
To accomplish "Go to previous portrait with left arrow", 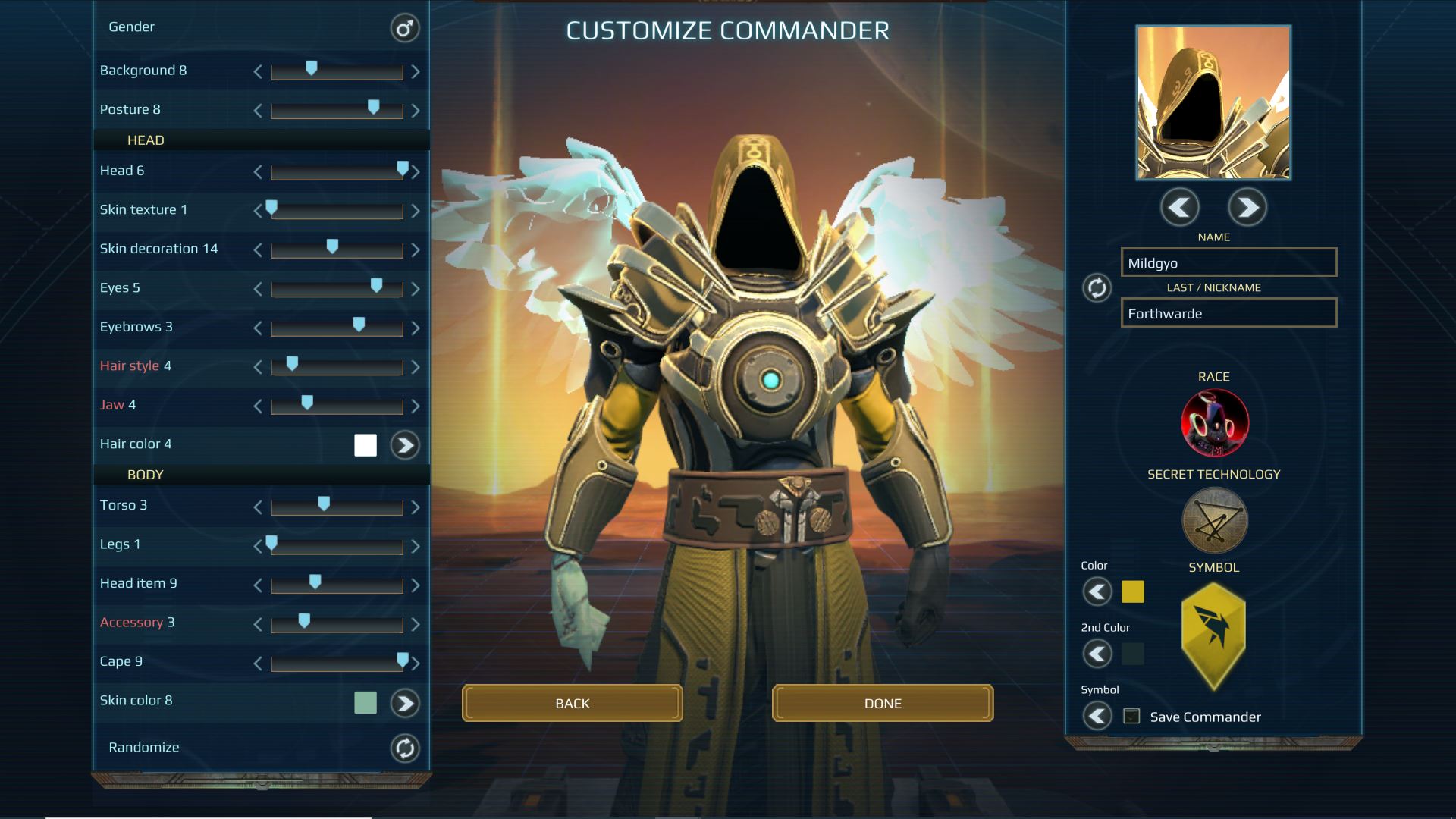I will coord(1180,207).
